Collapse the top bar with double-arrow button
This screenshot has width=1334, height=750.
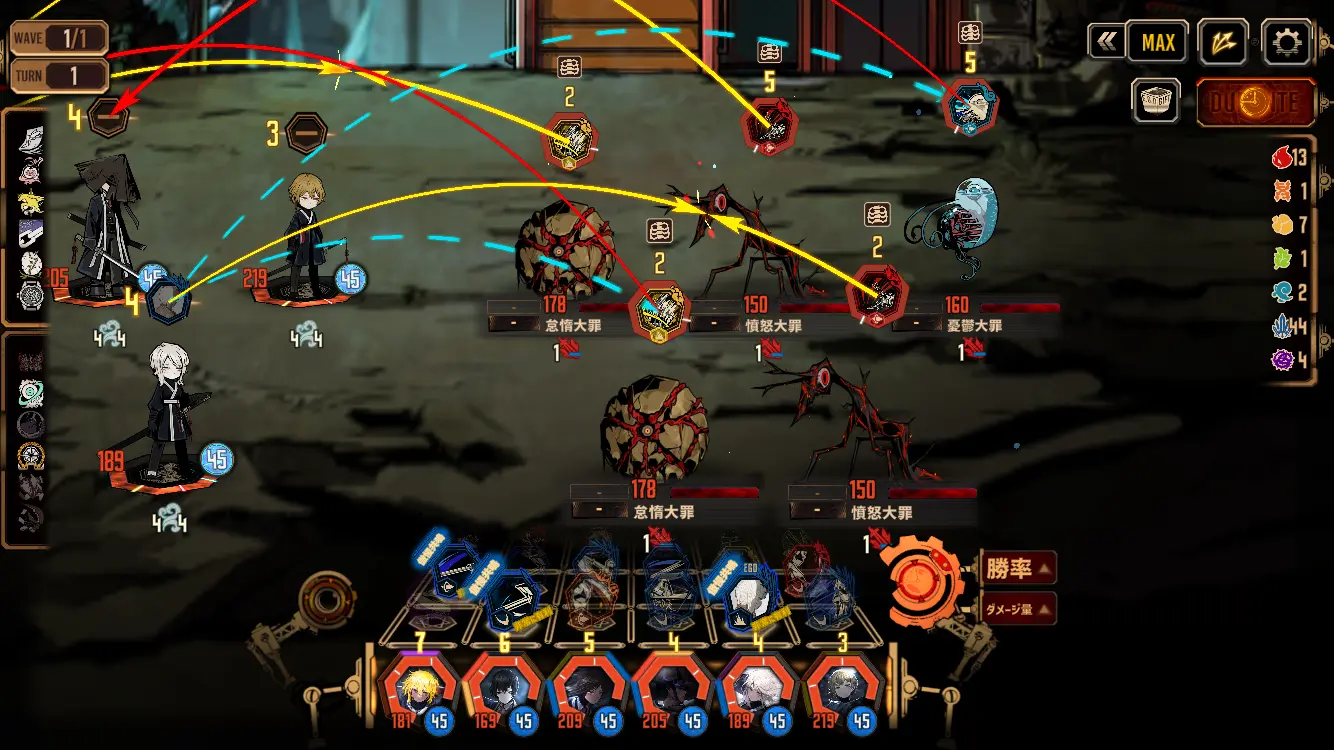click(x=1105, y=42)
